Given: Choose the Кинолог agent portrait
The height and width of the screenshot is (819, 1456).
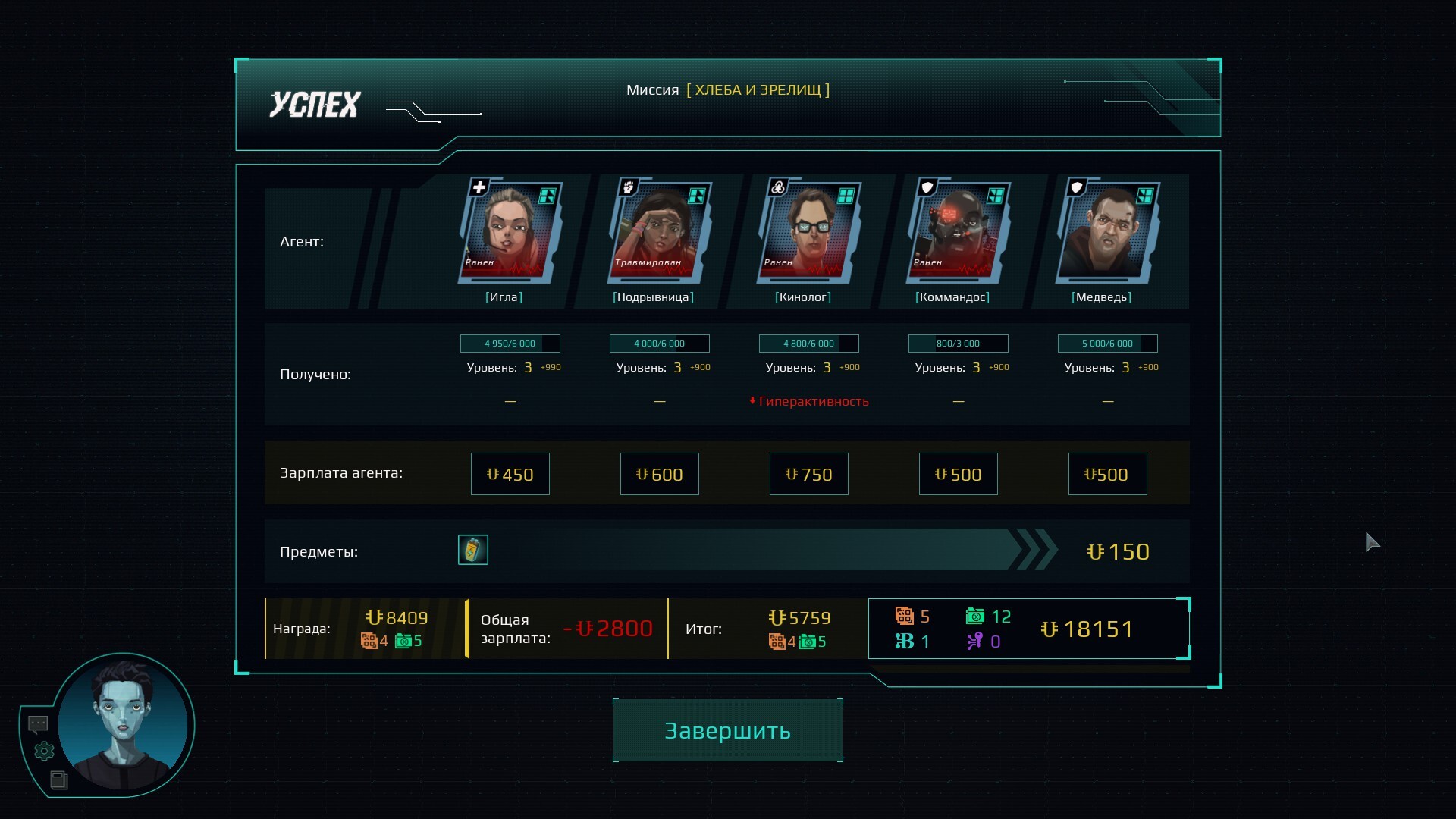Looking at the screenshot, I should (x=808, y=231).
